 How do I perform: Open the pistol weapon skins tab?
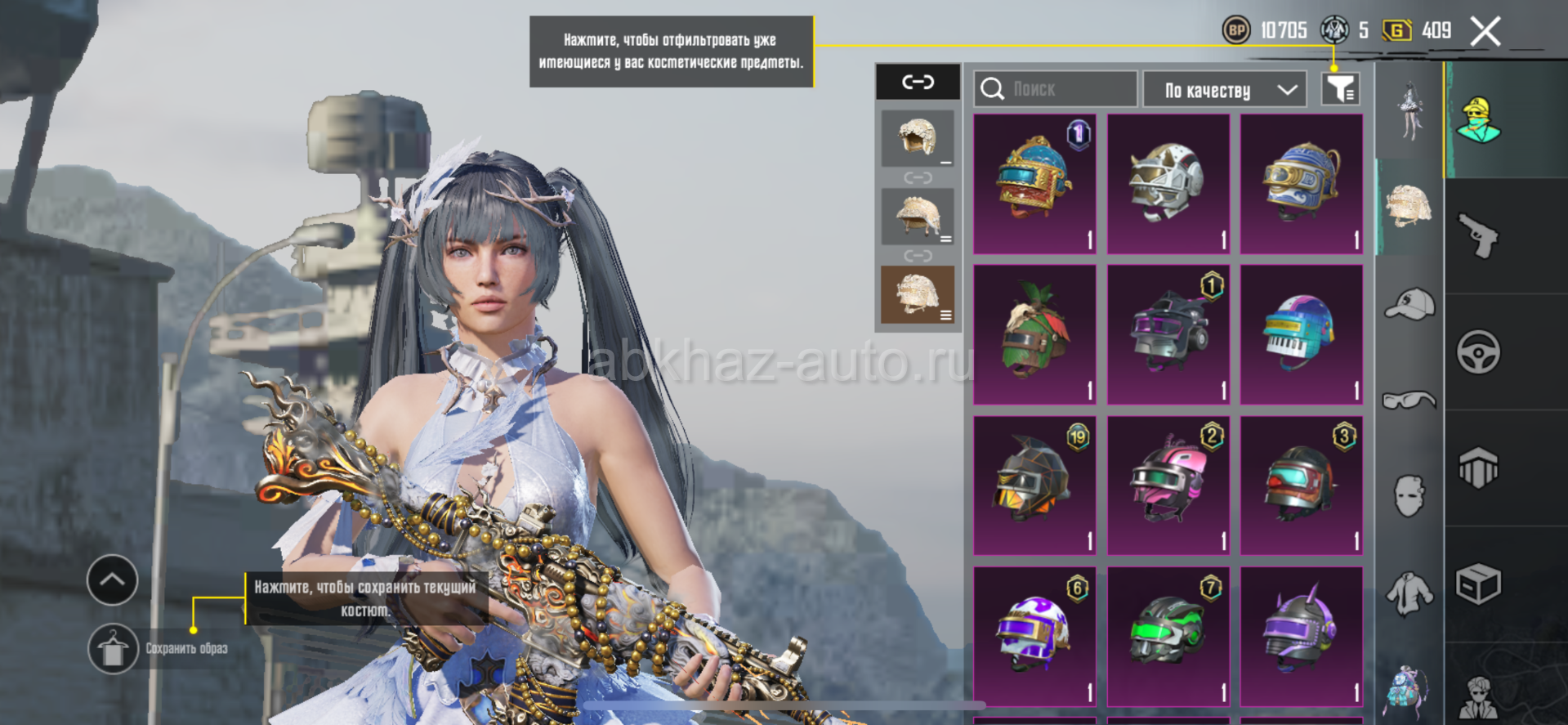click(x=1479, y=235)
